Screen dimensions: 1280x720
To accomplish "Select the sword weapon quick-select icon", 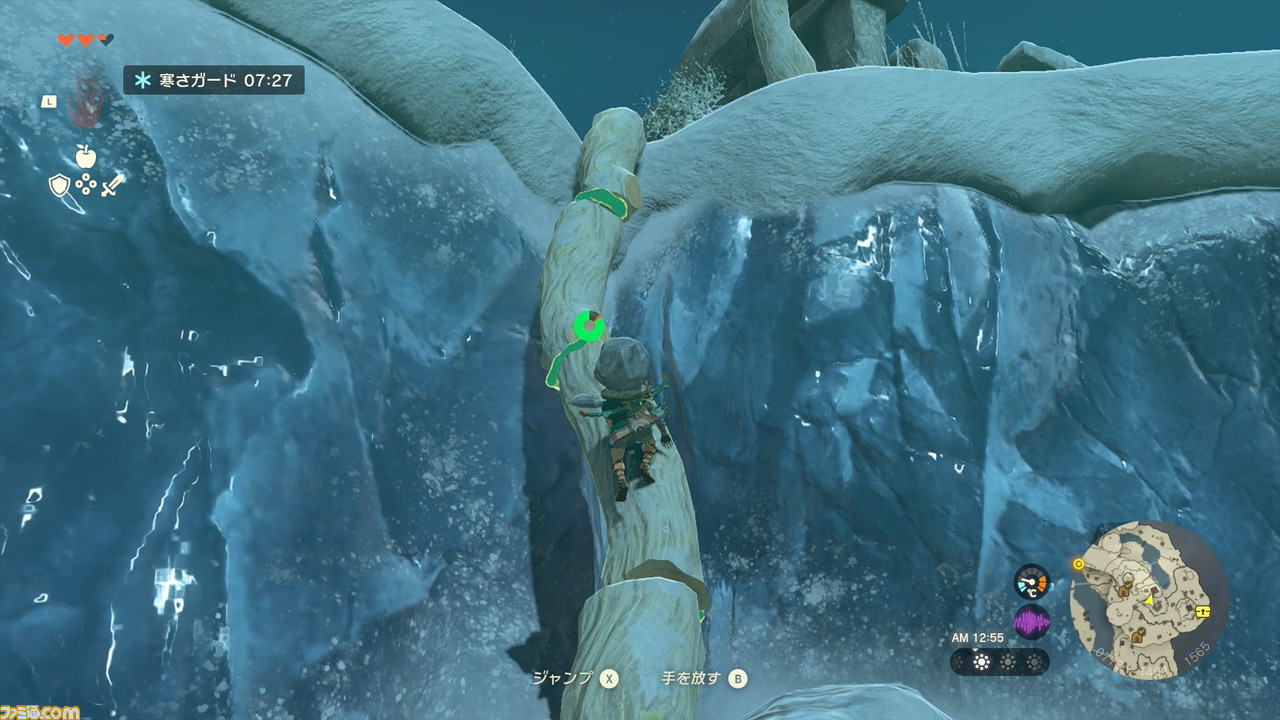I will [x=113, y=185].
